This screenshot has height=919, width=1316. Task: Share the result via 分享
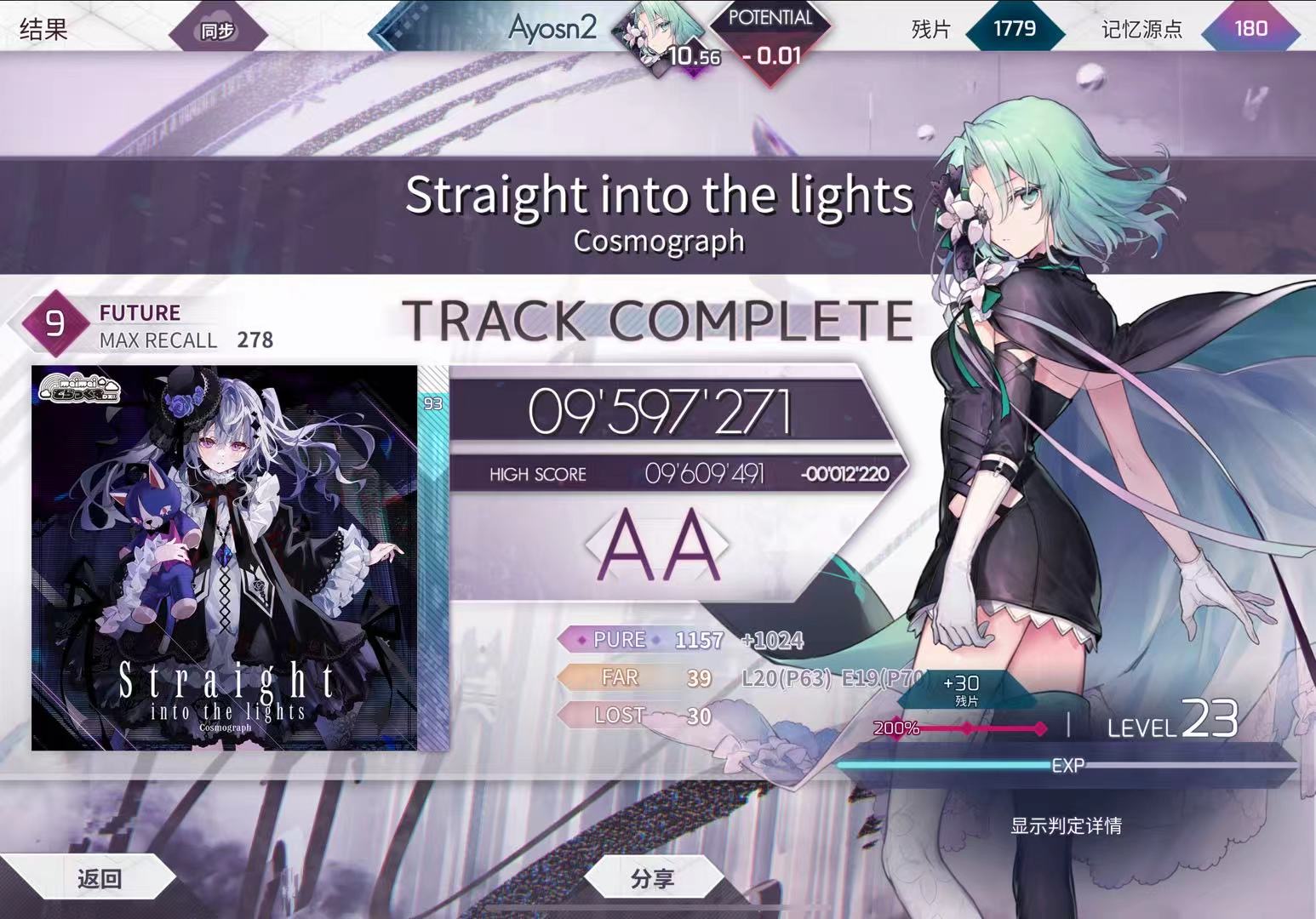(x=652, y=878)
